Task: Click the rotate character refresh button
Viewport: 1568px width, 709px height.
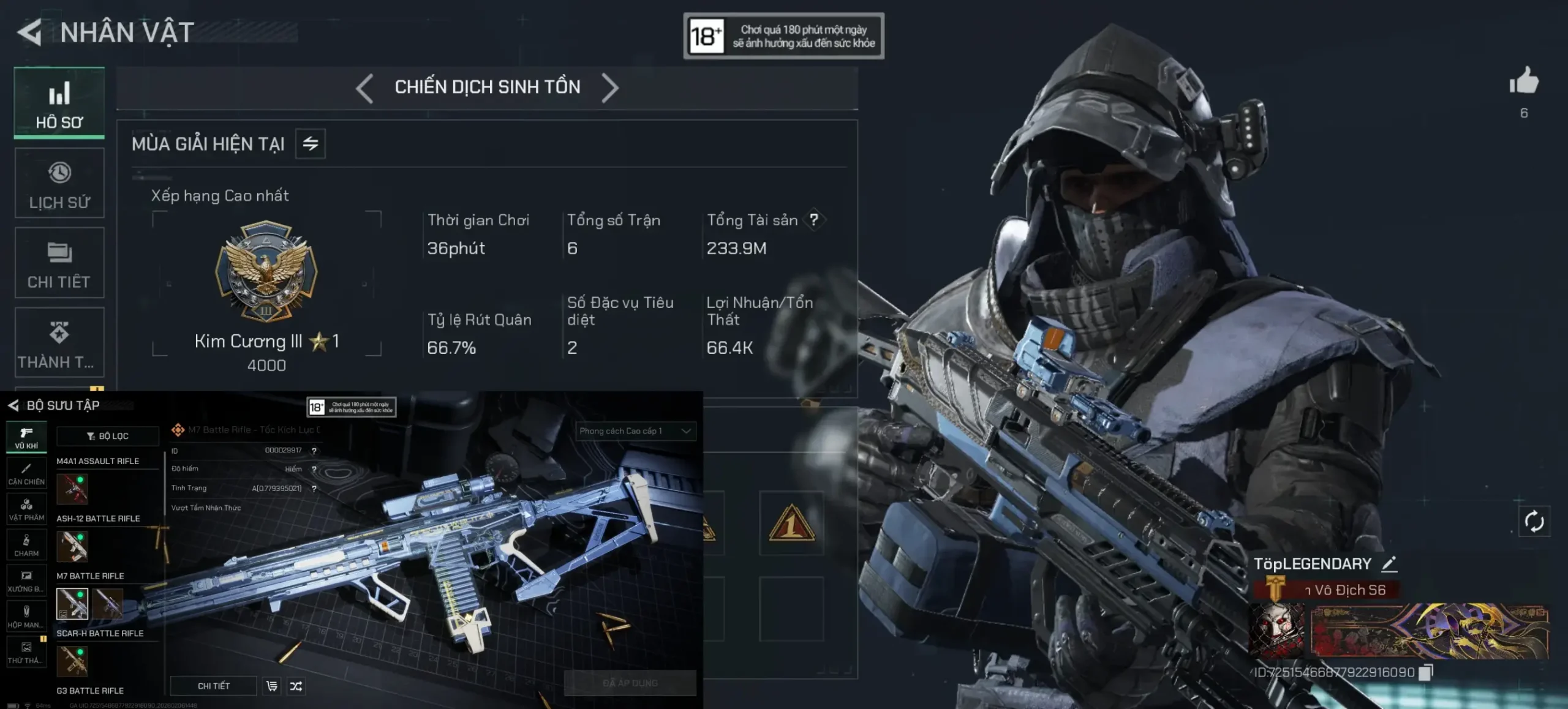Action: [1534, 522]
